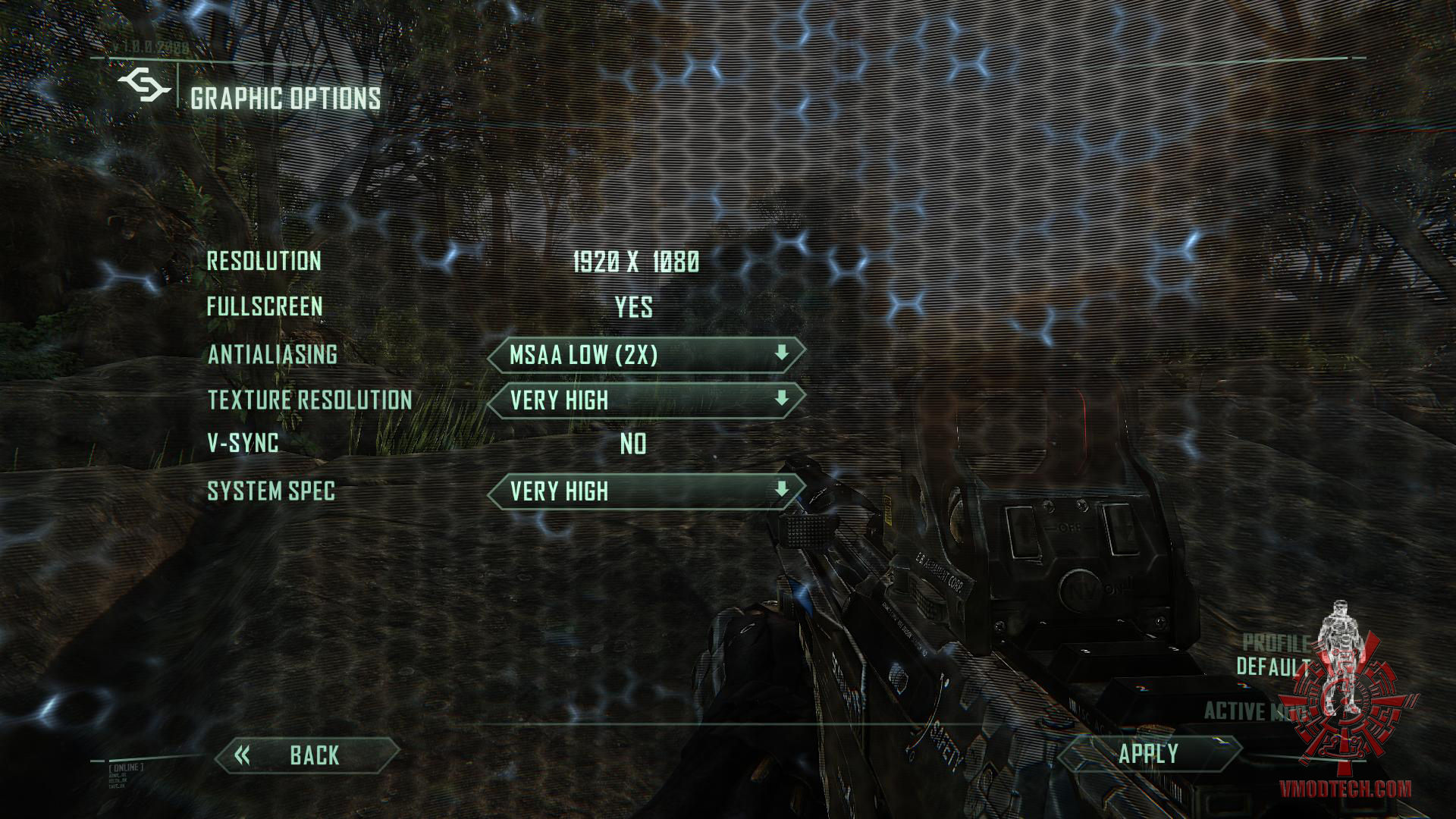1456x819 pixels.
Task: Change the 1920 x 1080 resolution value
Action: click(x=635, y=262)
